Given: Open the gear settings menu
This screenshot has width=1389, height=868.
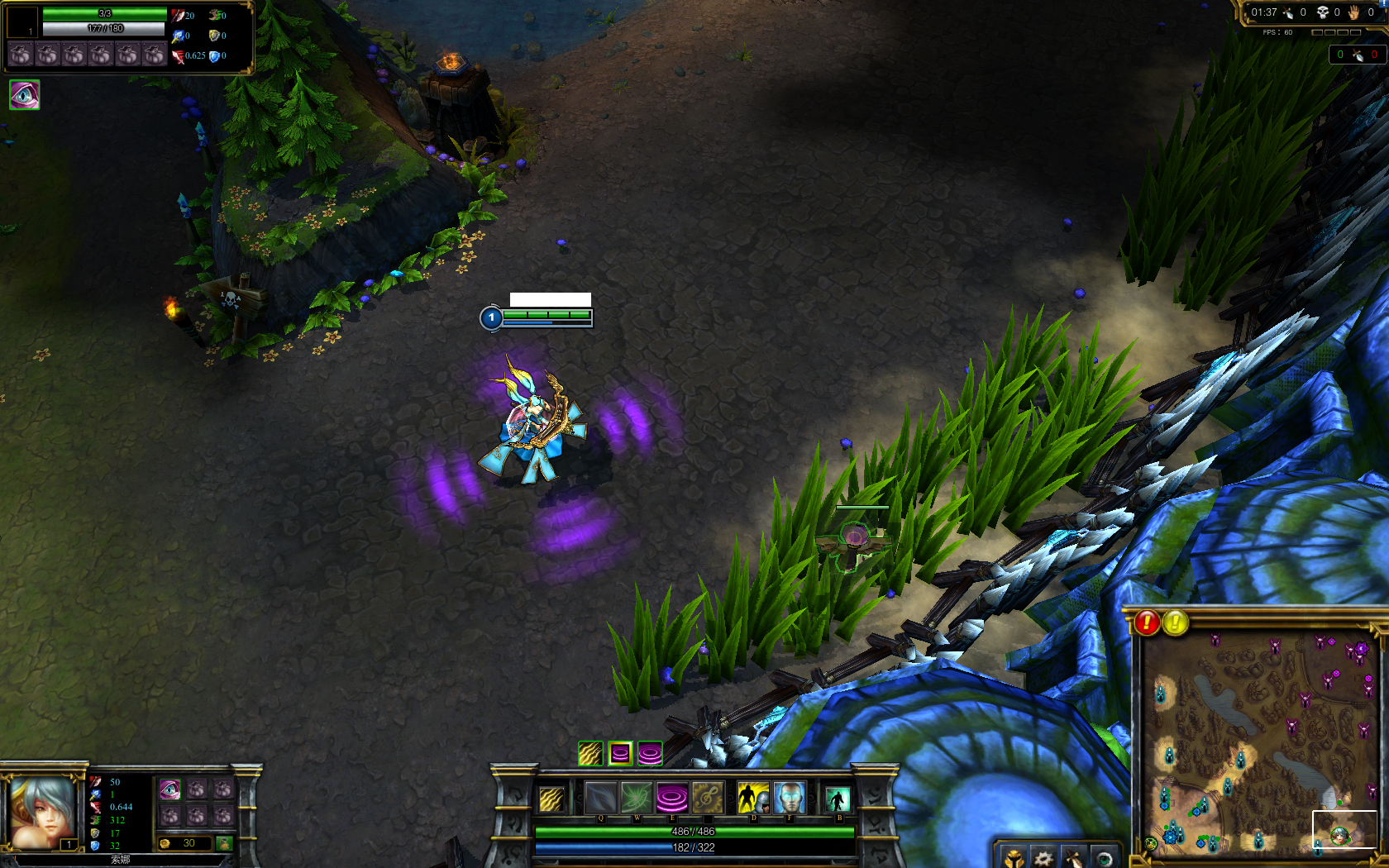Looking at the screenshot, I should coord(1043,858).
